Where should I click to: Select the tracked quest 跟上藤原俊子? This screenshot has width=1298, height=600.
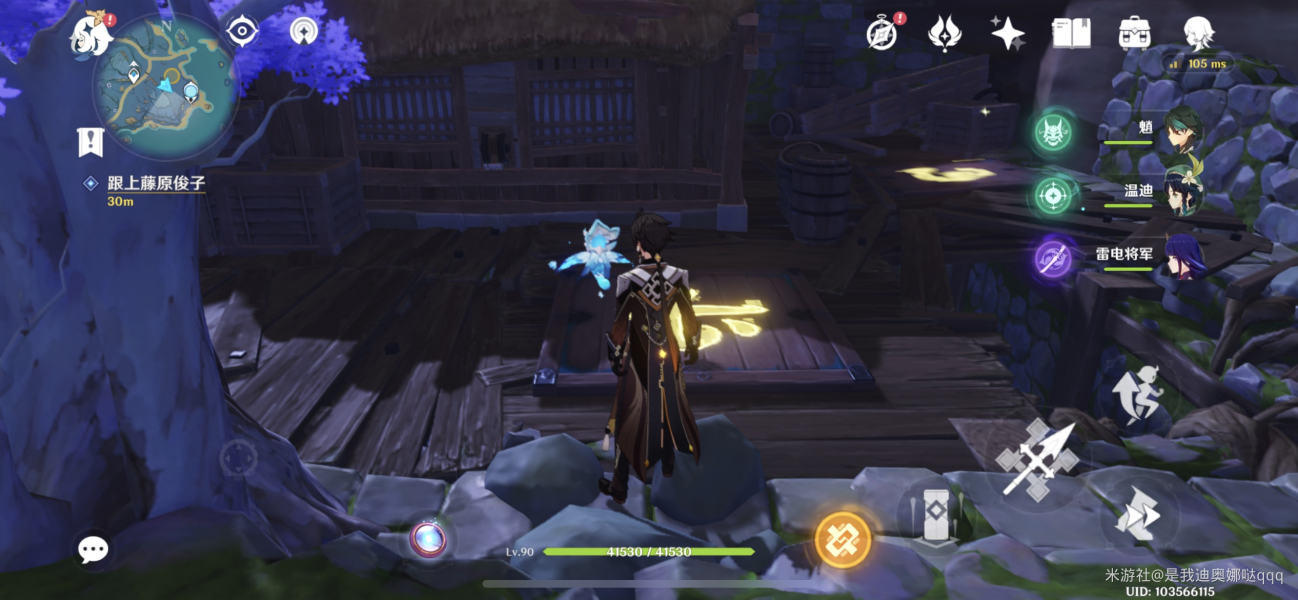(146, 183)
